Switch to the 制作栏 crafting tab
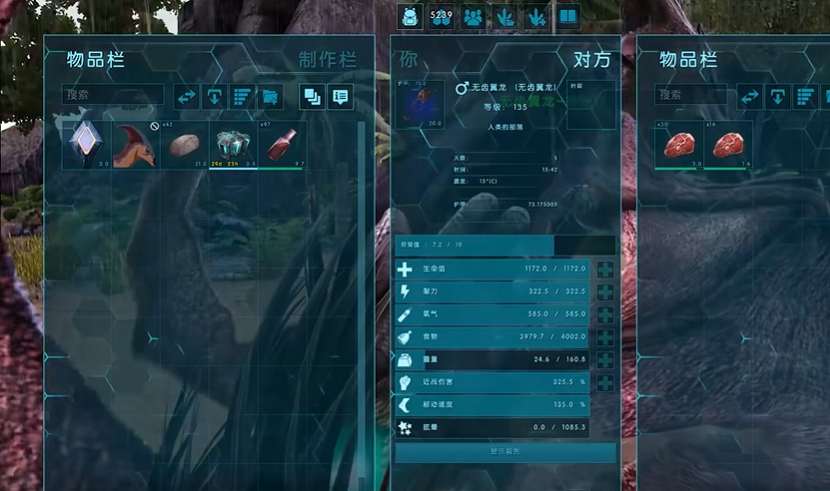 (327, 60)
